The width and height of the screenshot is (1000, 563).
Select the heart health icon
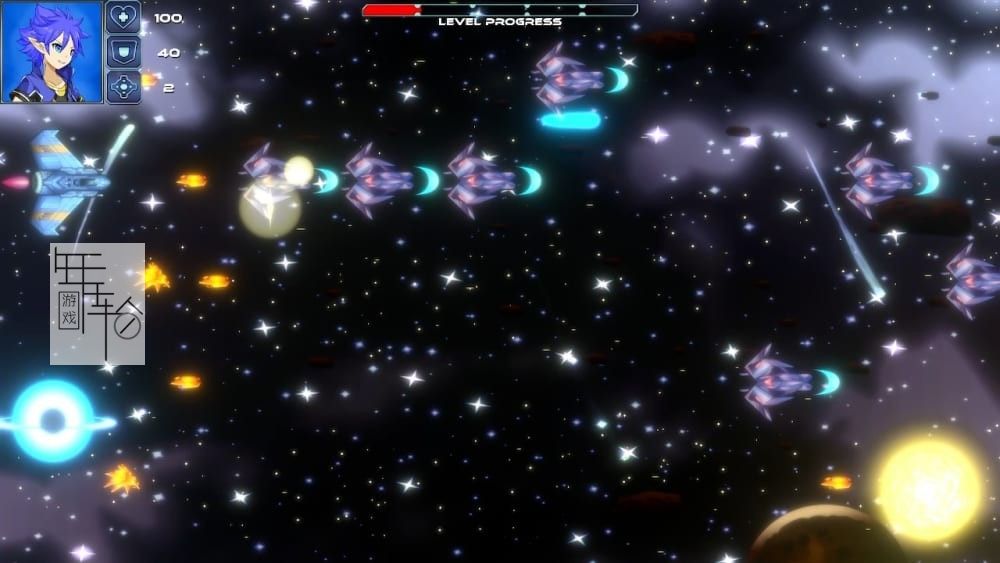point(123,17)
